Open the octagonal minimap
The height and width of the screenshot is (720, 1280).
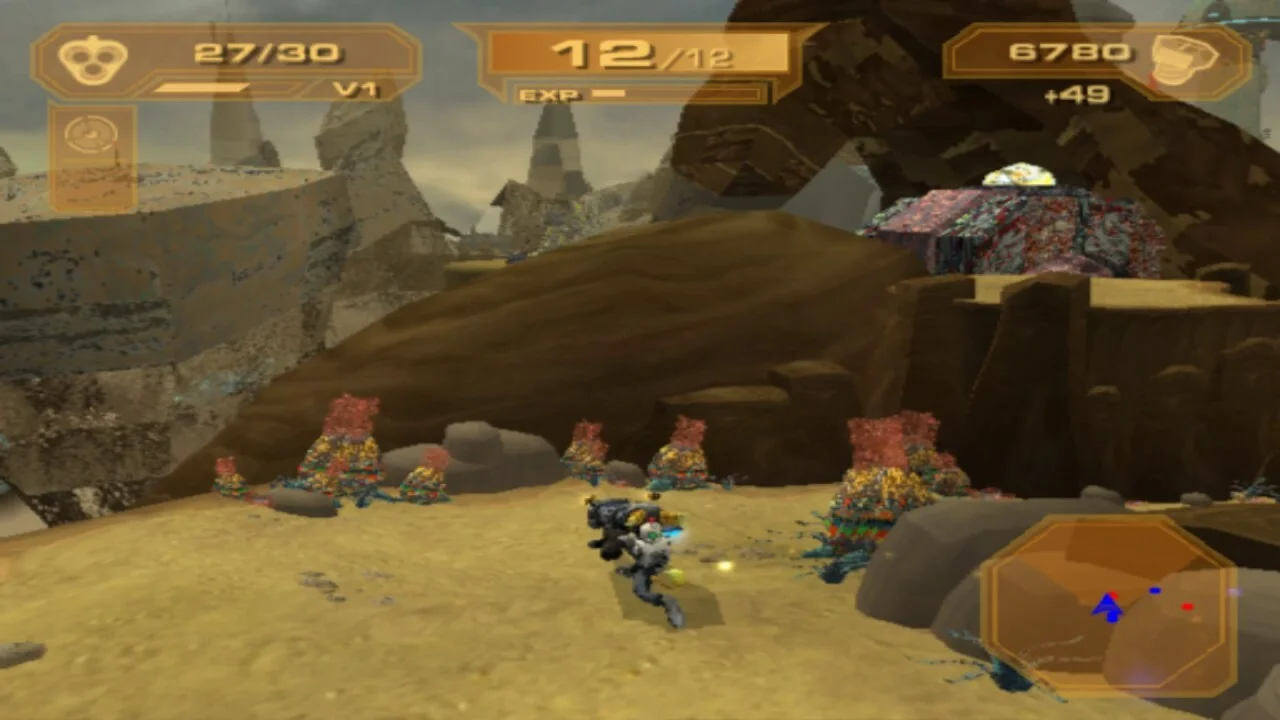pos(1108,605)
